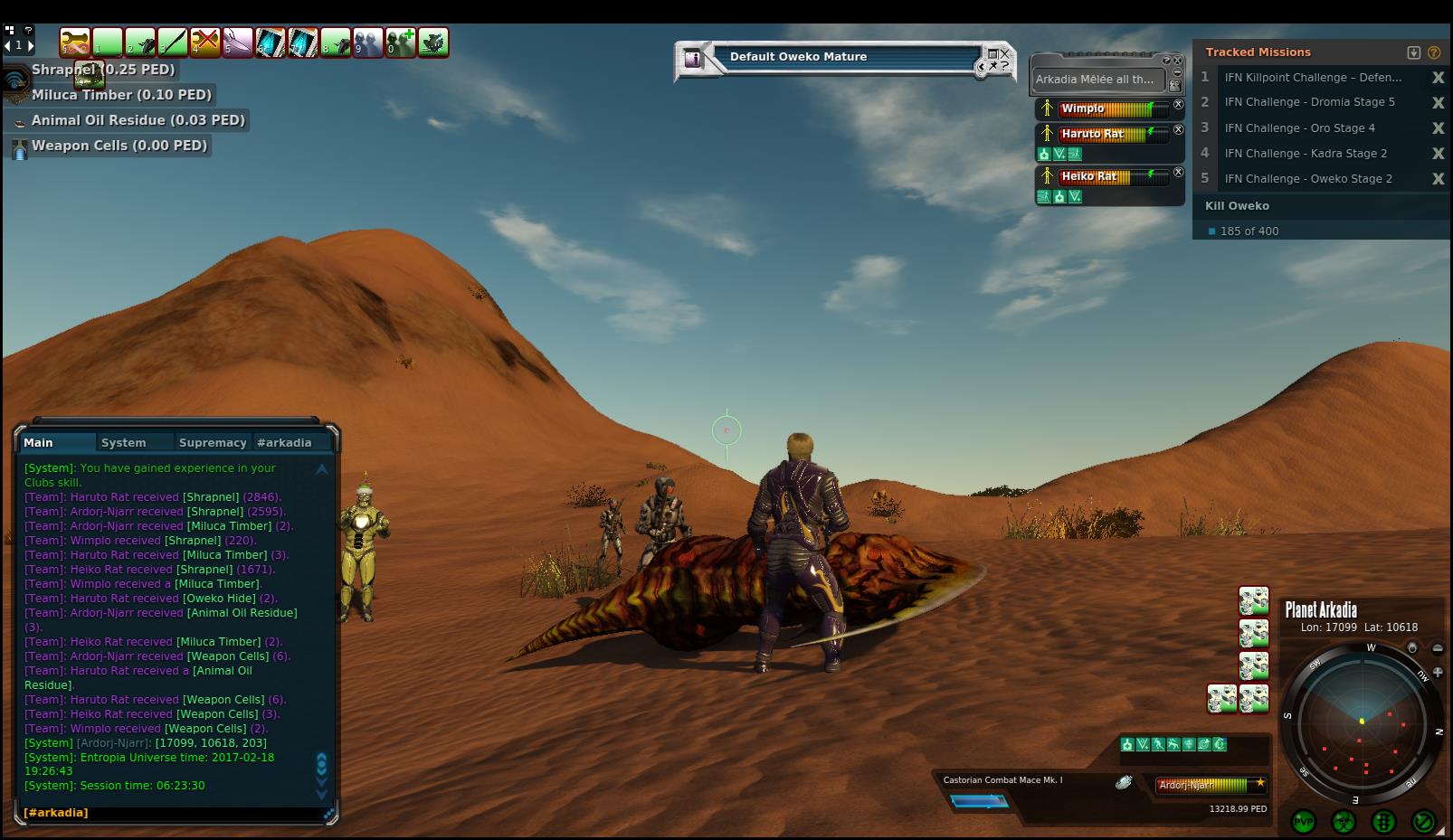Remove Wimplo from the team list

pos(1178,105)
